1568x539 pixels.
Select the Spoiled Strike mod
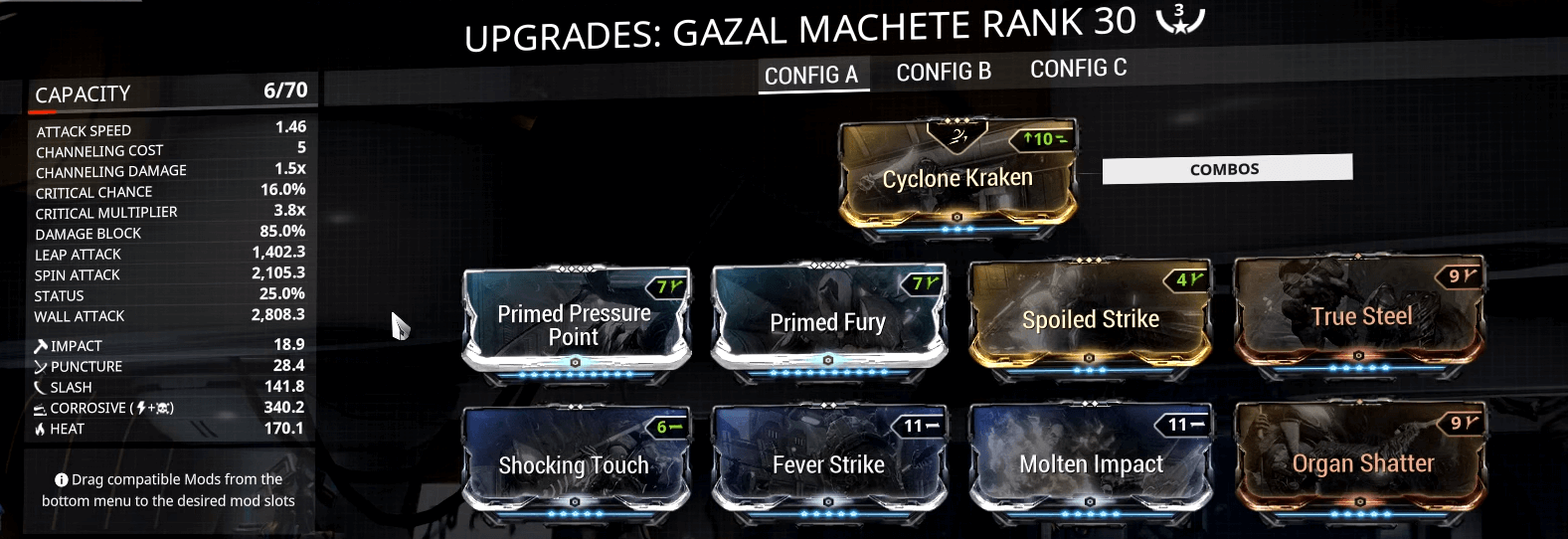[x=1090, y=319]
